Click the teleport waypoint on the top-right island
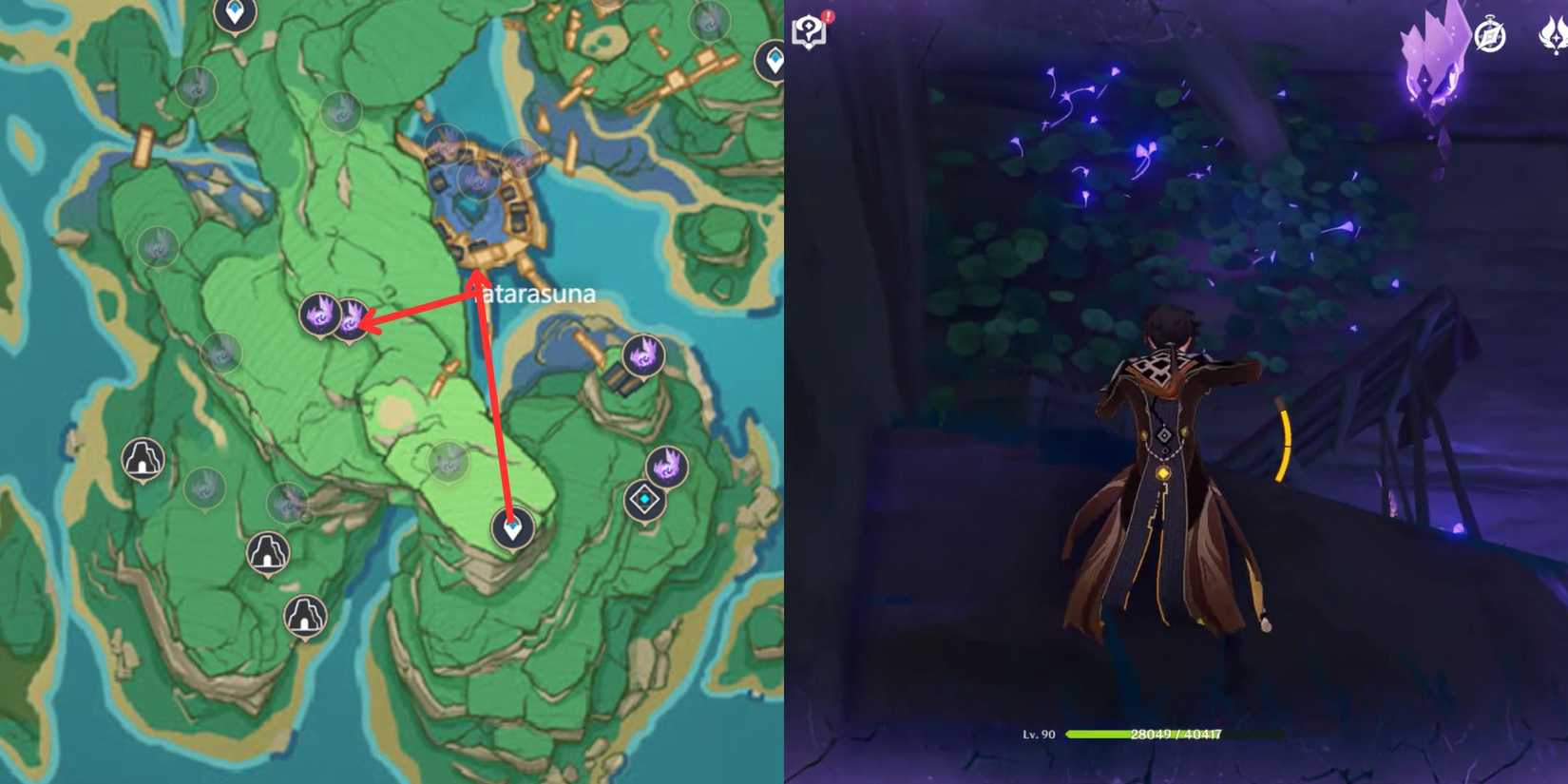 [772, 59]
